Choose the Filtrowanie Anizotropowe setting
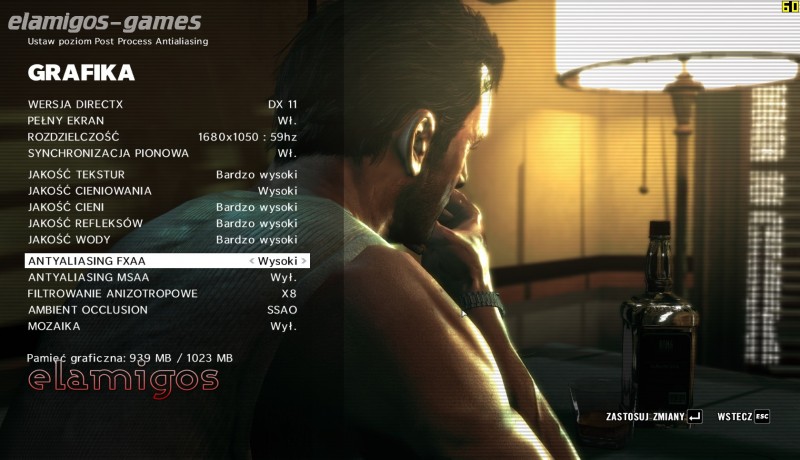The image size is (800, 460). pyautogui.click(x=162, y=293)
